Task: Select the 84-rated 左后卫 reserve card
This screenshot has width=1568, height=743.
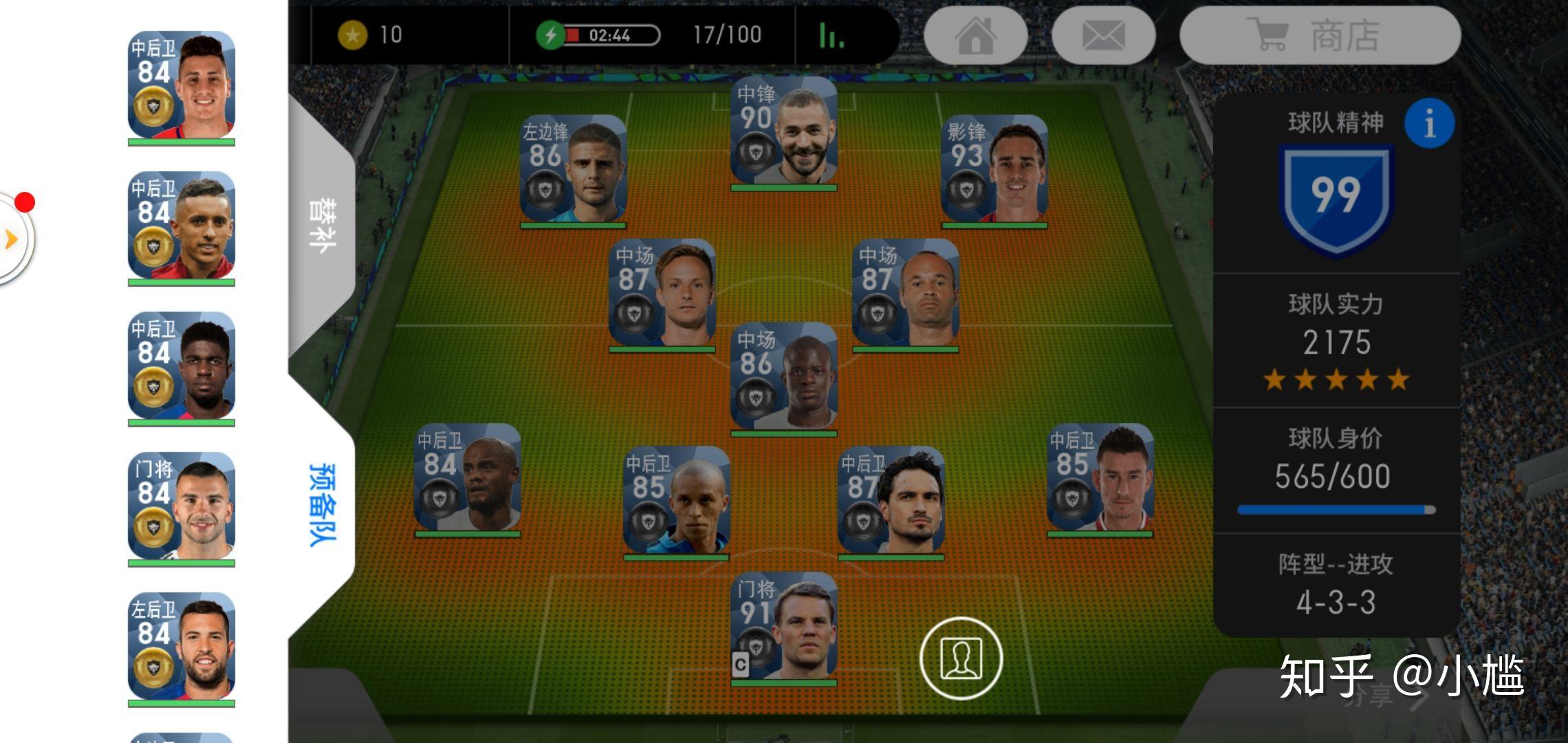Action: (x=182, y=648)
